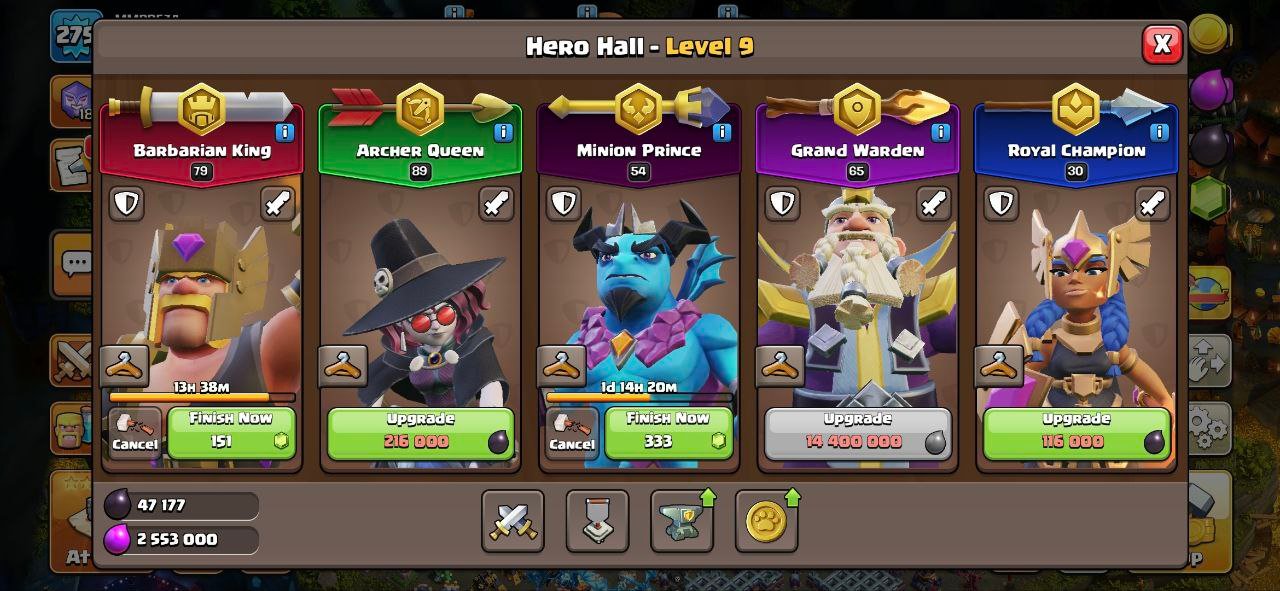
Task: Open Barbarian King skin wardrobe
Action: pyautogui.click(x=125, y=367)
